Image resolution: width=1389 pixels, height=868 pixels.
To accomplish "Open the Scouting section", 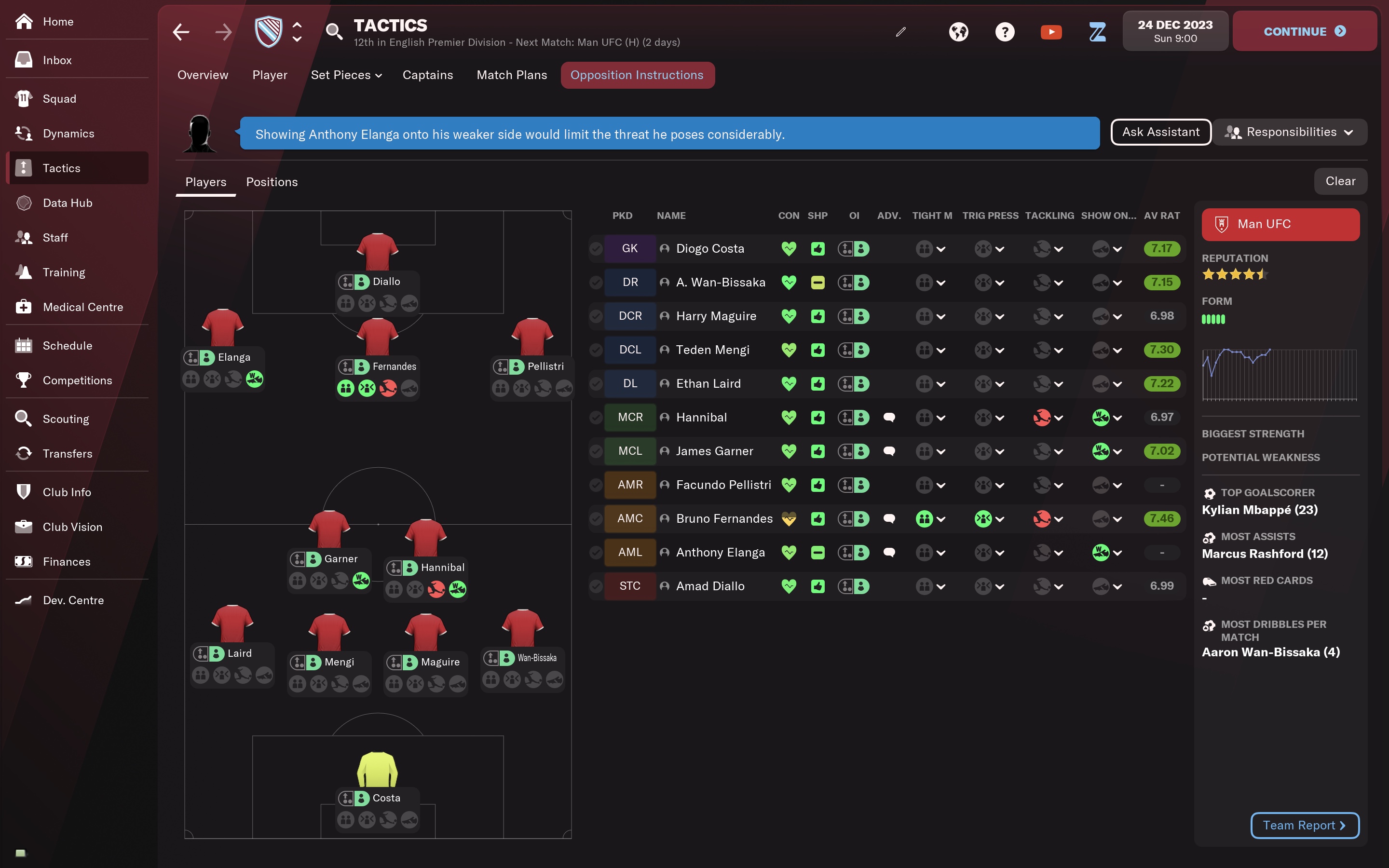I will coord(66,419).
